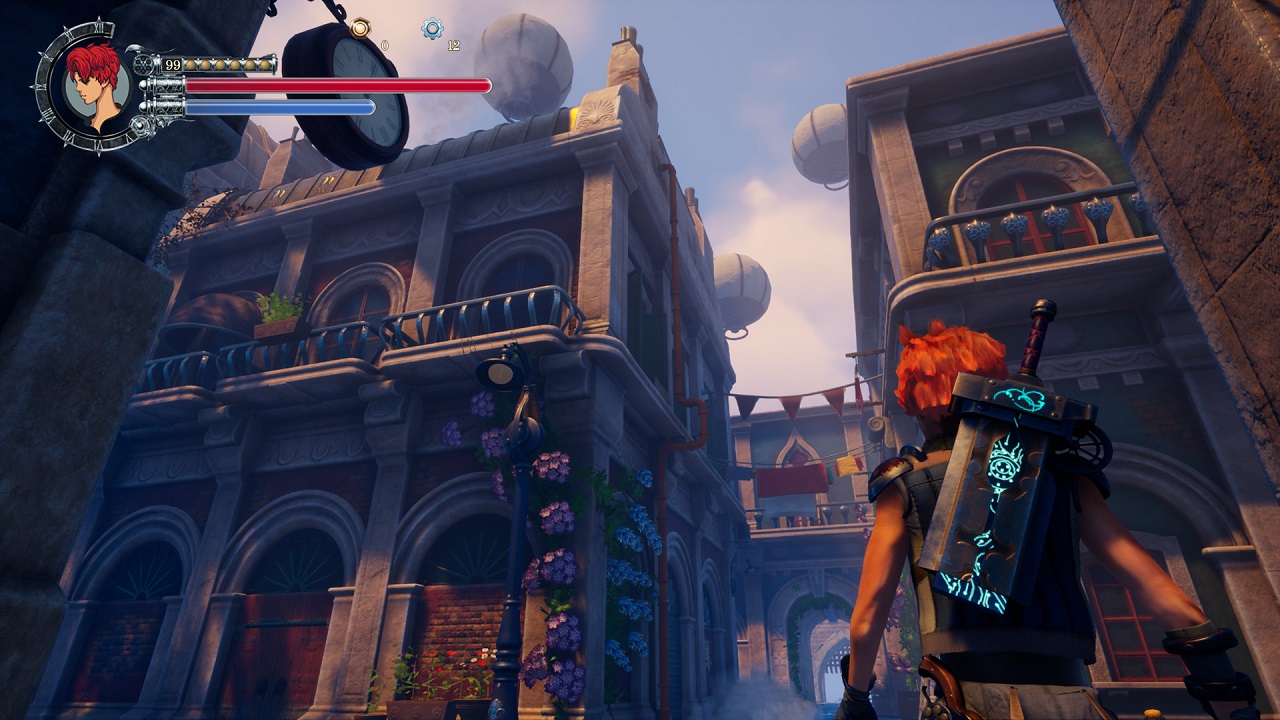The height and width of the screenshot is (720, 1280).
Task: Select the gold coin currency icon
Action: point(360,28)
